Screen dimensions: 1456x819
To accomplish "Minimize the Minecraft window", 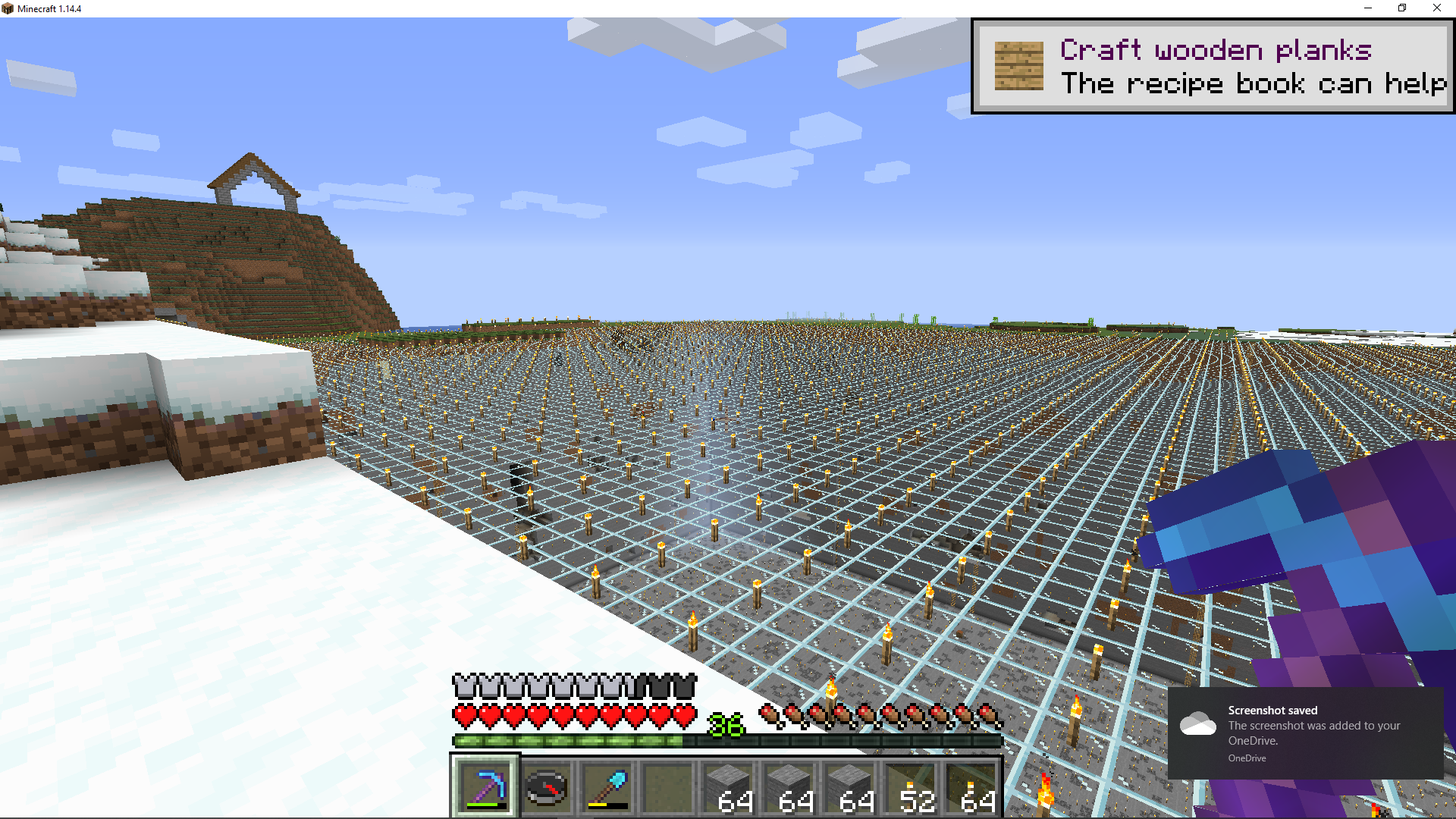I will point(1368,8).
